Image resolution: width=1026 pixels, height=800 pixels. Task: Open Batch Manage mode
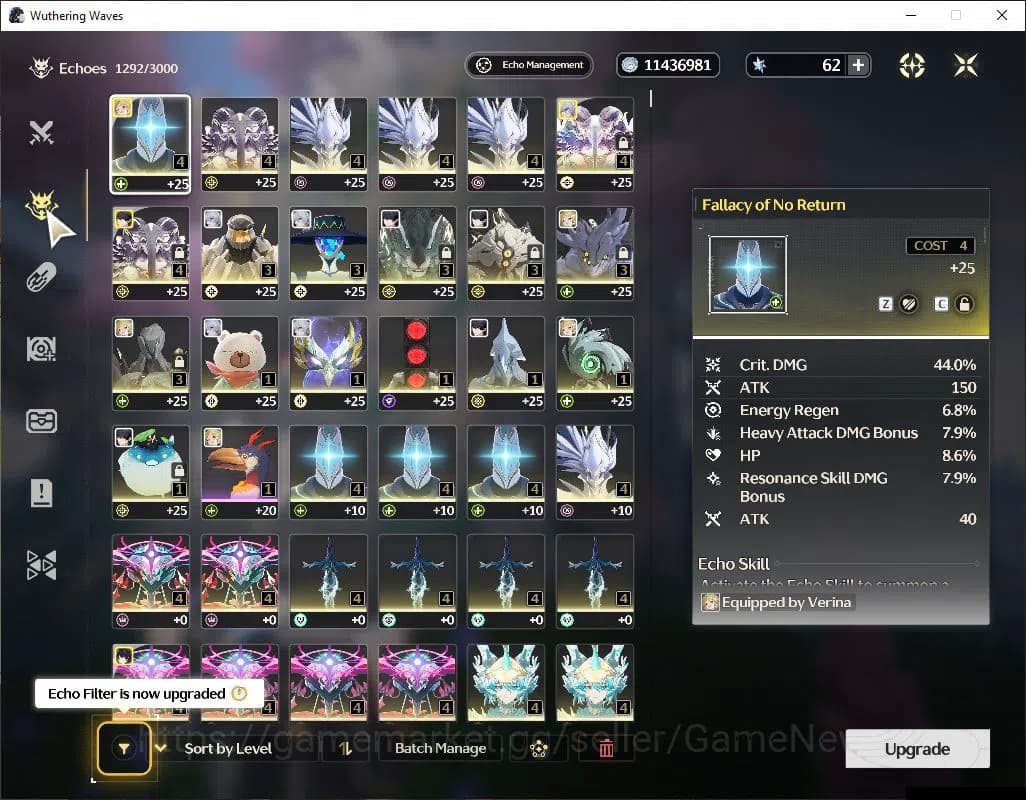point(440,748)
